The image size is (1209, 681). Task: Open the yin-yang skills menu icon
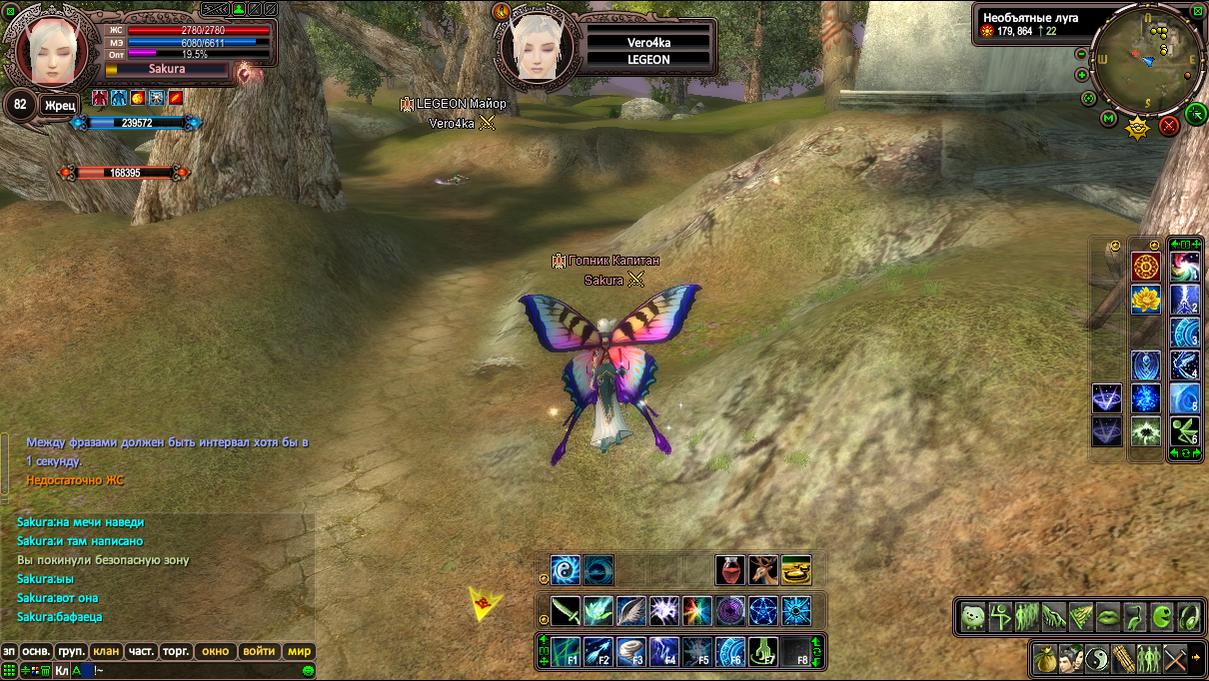click(x=1098, y=659)
